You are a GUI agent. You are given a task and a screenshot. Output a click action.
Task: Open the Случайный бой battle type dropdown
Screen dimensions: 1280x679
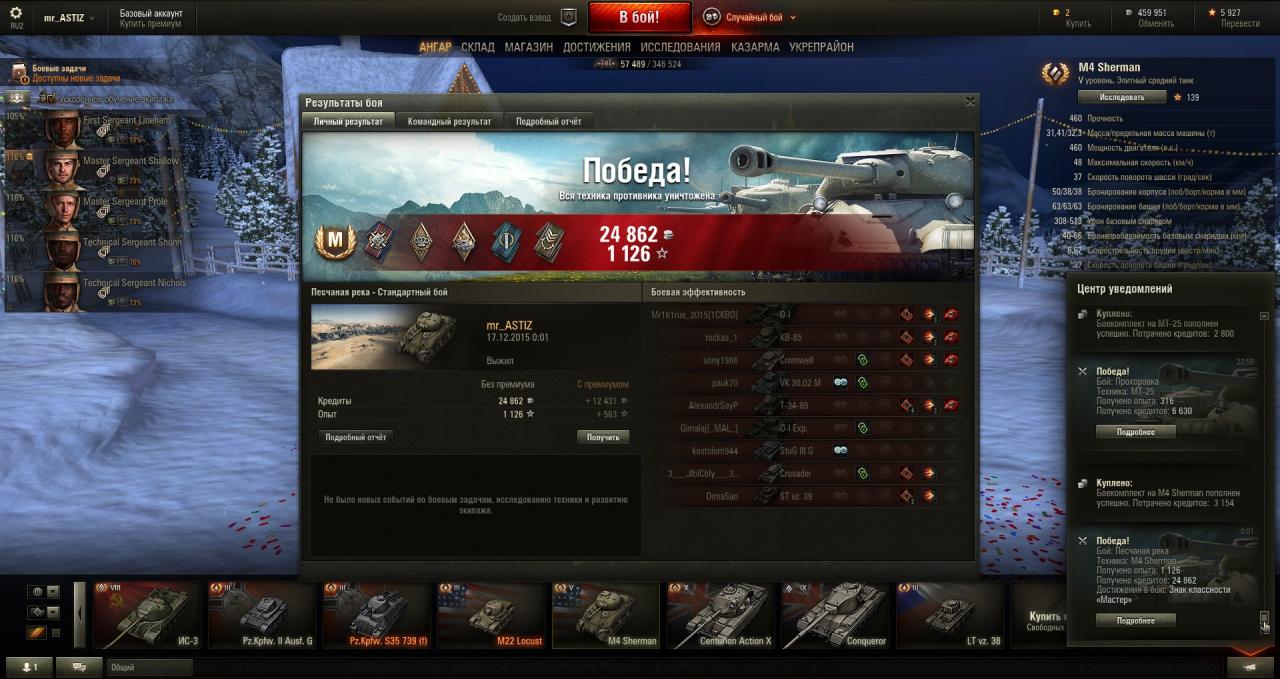click(x=750, y=17)
